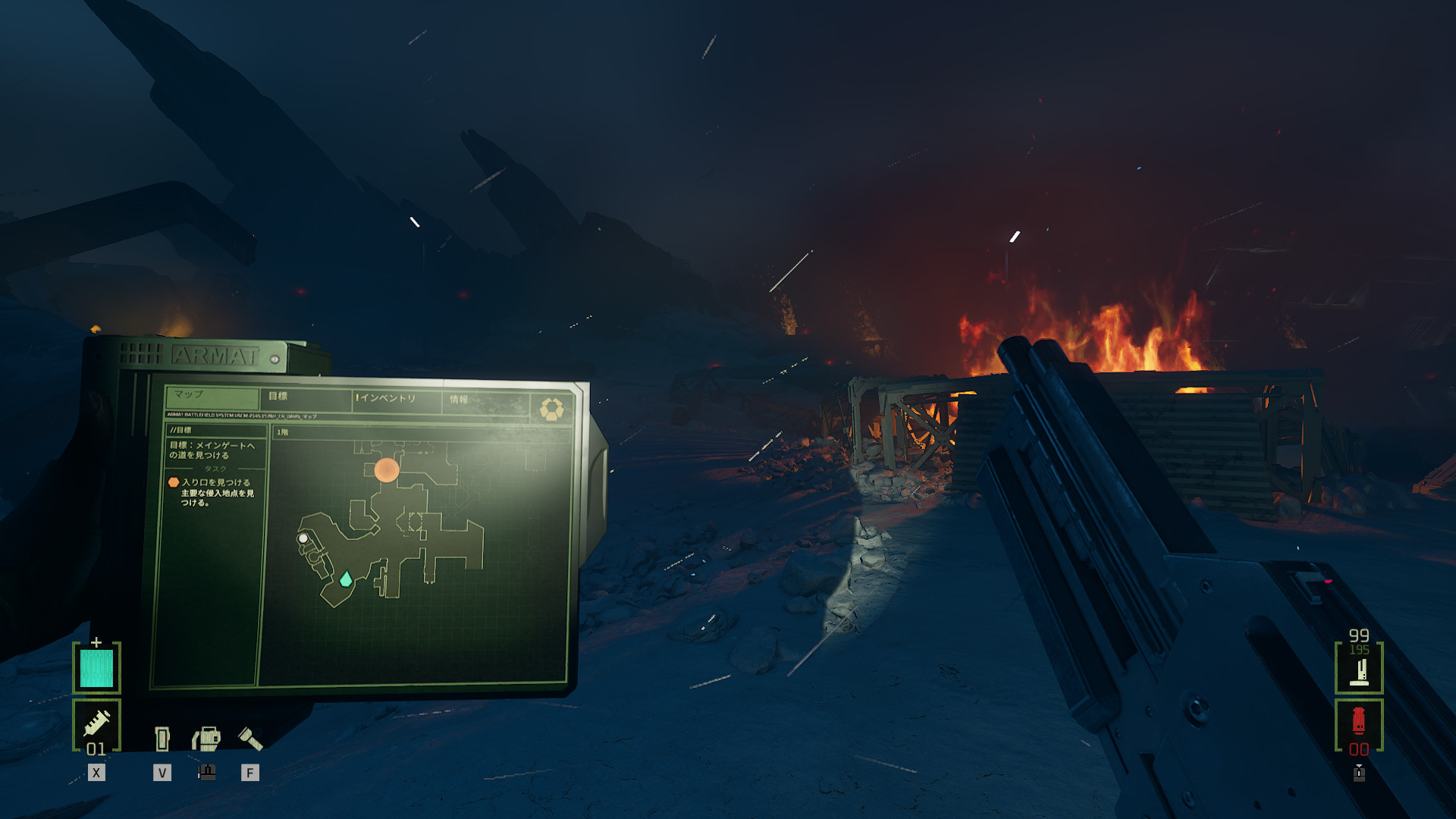Select the white dot marker on the map
Screen dimensions: 1456x819
click(303, 538)
